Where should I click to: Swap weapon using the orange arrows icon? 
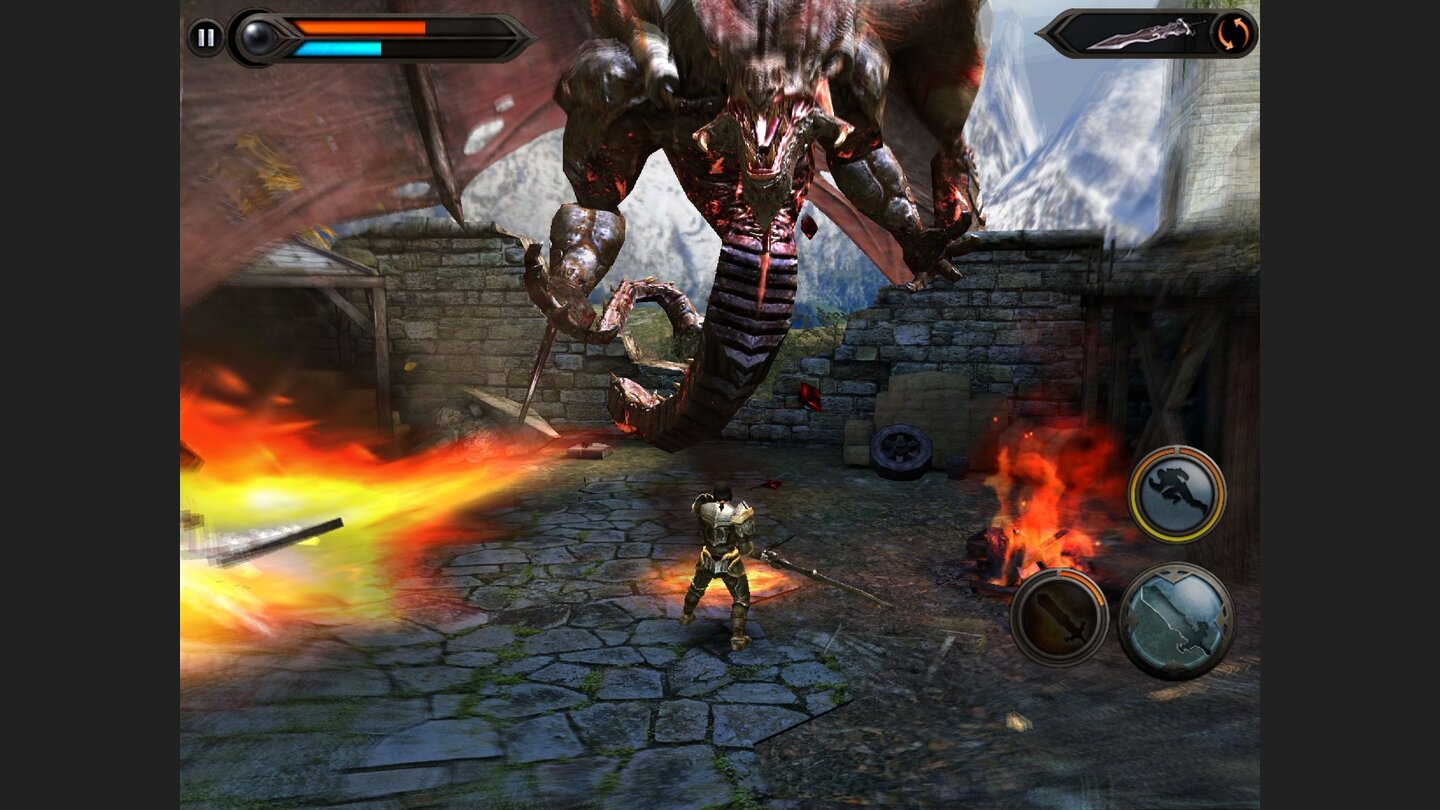tap(1232, 34)
